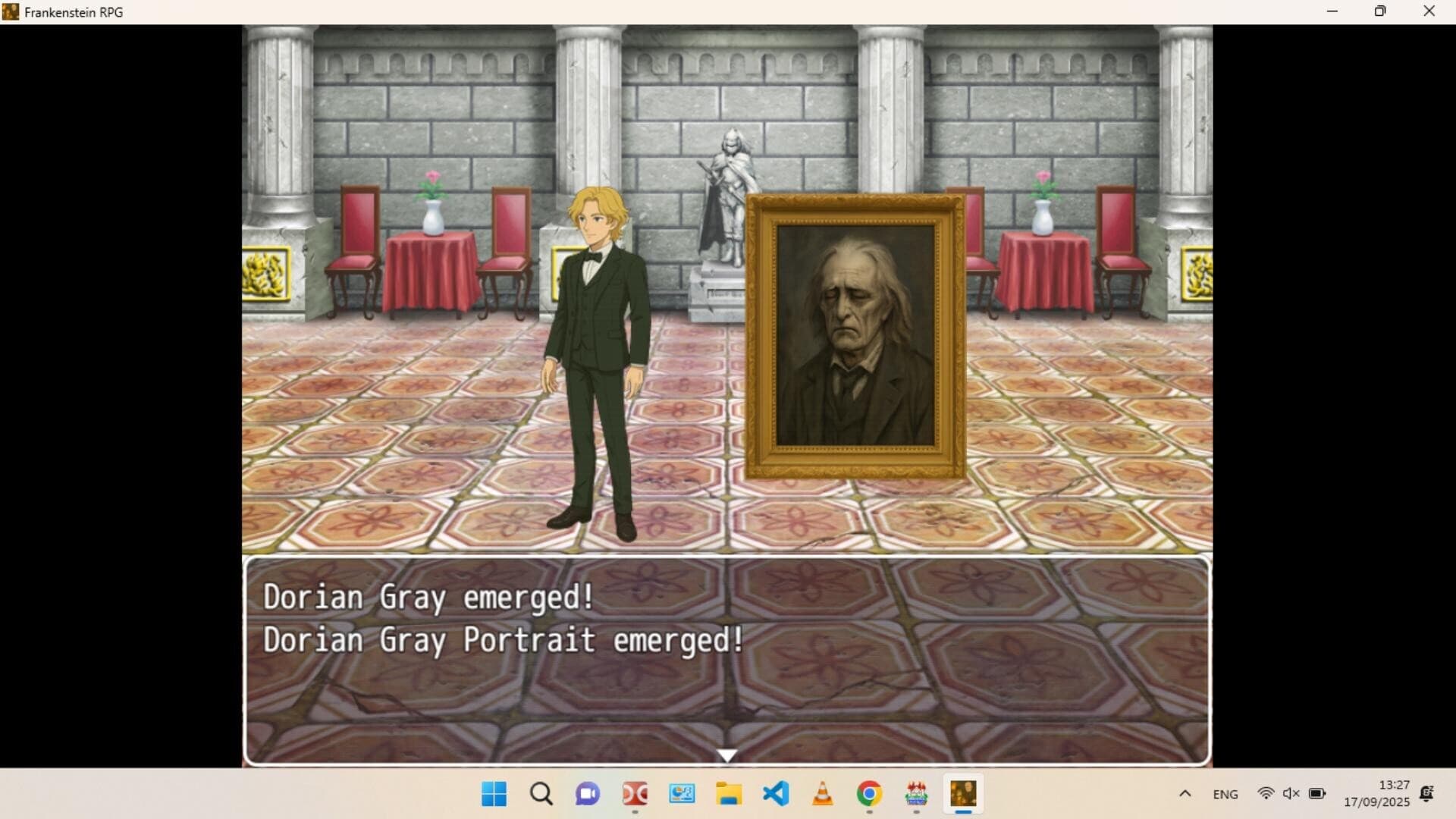Open Google Chrome from the taskbar
The width and height of the screenshot is (1456, 819).
coord(869,794)
